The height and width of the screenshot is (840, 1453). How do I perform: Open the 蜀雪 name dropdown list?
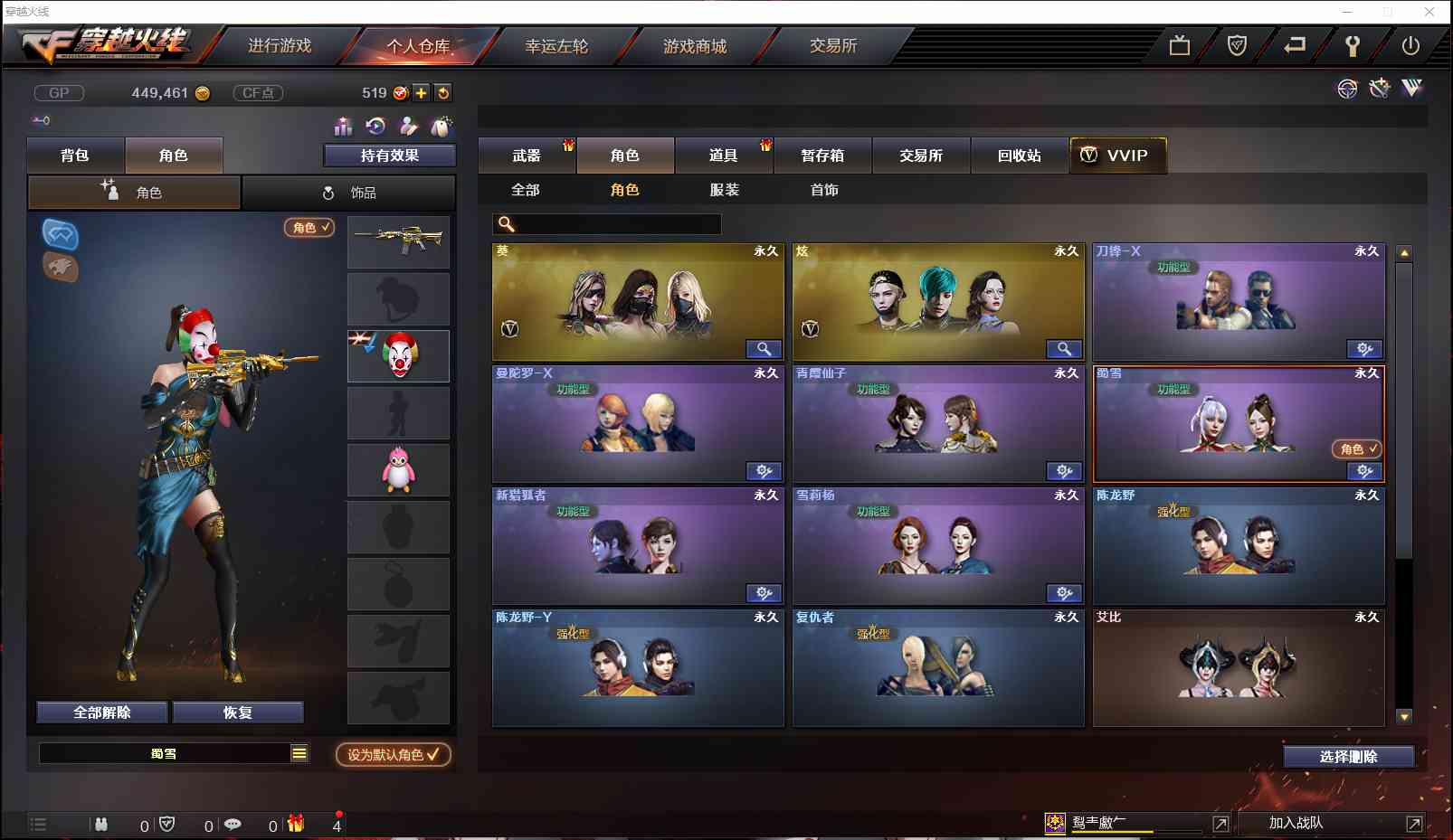click(x=299, y=752)
